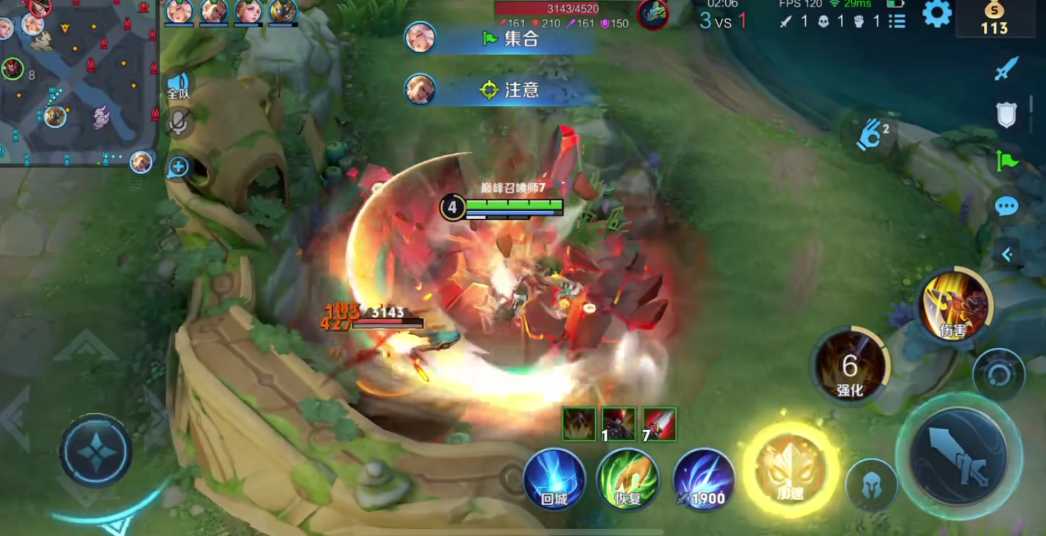Viewport: 1046px width, 536px height.
Task: Send the green flag gather signal
Action: coord(1006,160)
